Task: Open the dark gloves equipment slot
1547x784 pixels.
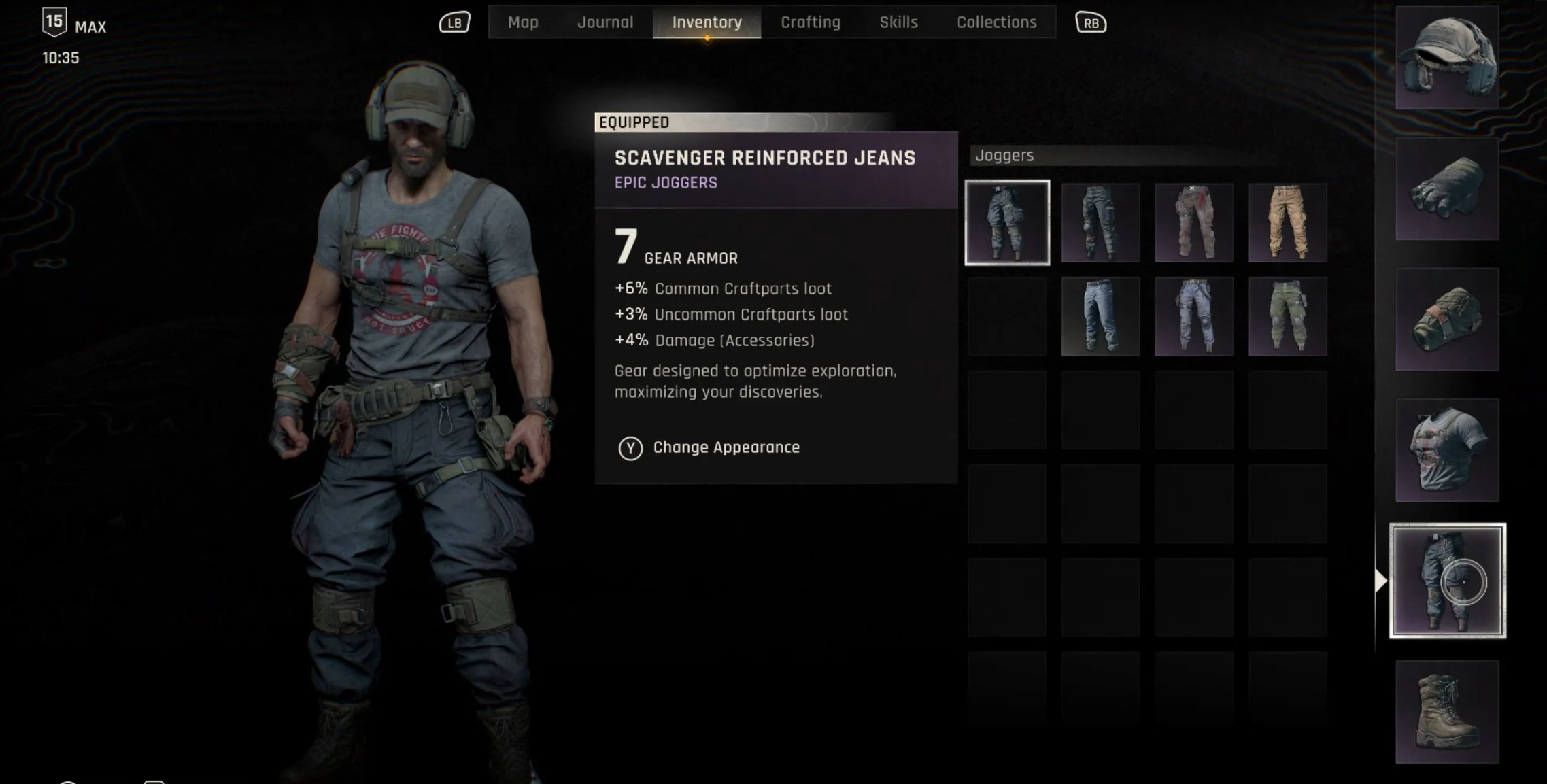Action: tap(1447, 188)
